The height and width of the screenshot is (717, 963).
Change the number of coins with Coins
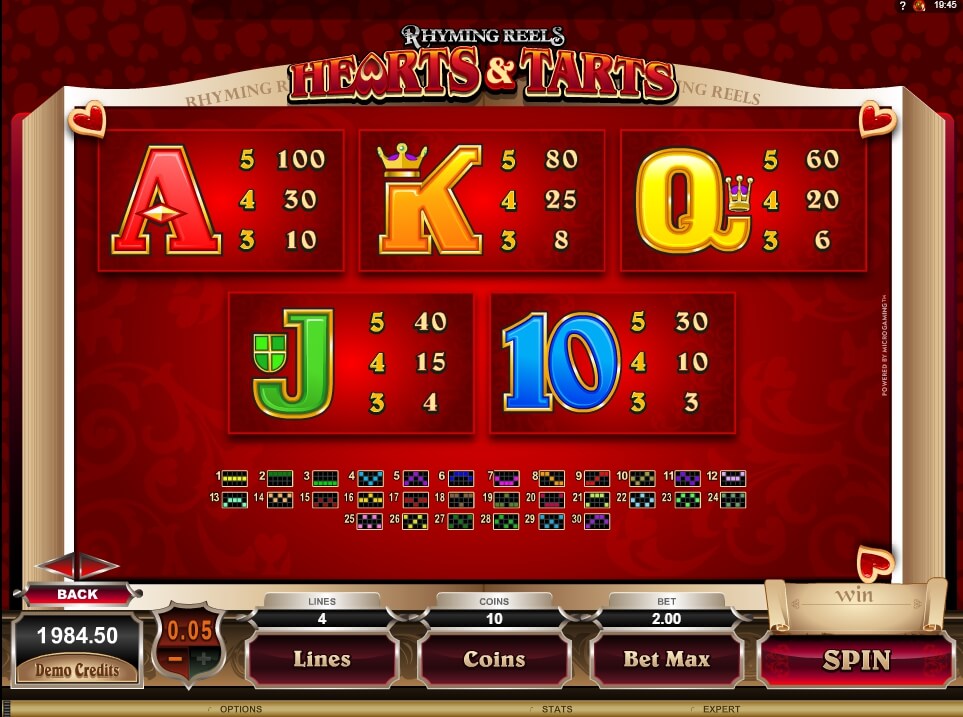tap(494, 659)
